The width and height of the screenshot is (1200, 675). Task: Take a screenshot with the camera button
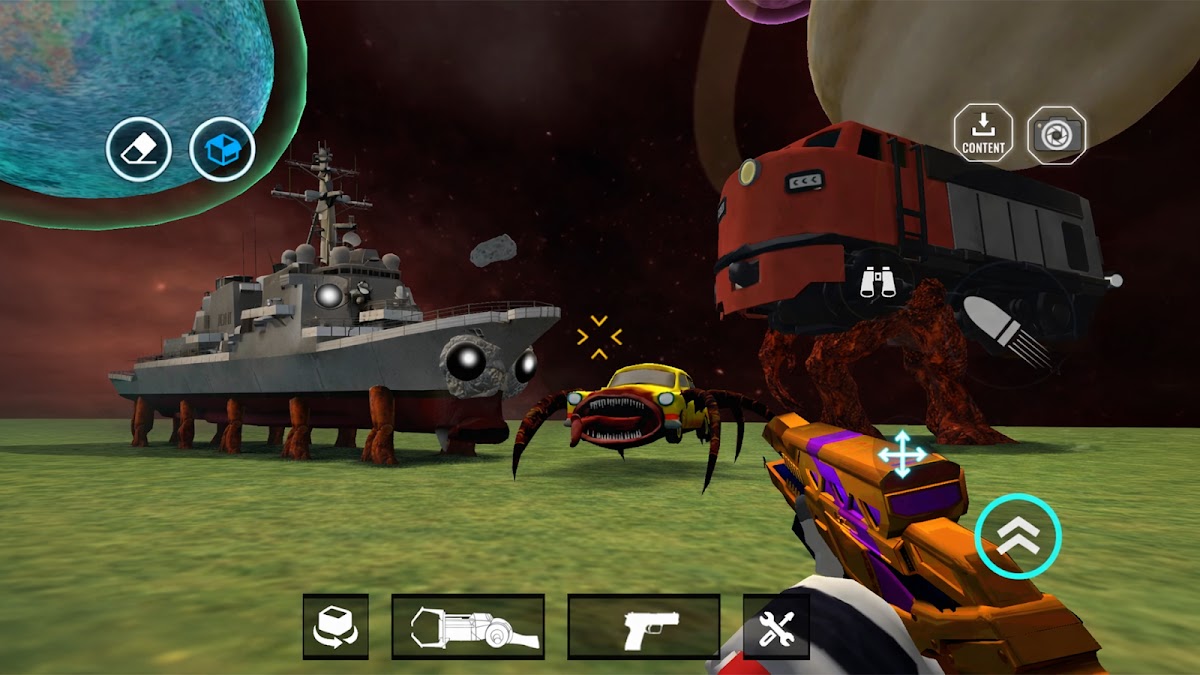(1056, 134)
